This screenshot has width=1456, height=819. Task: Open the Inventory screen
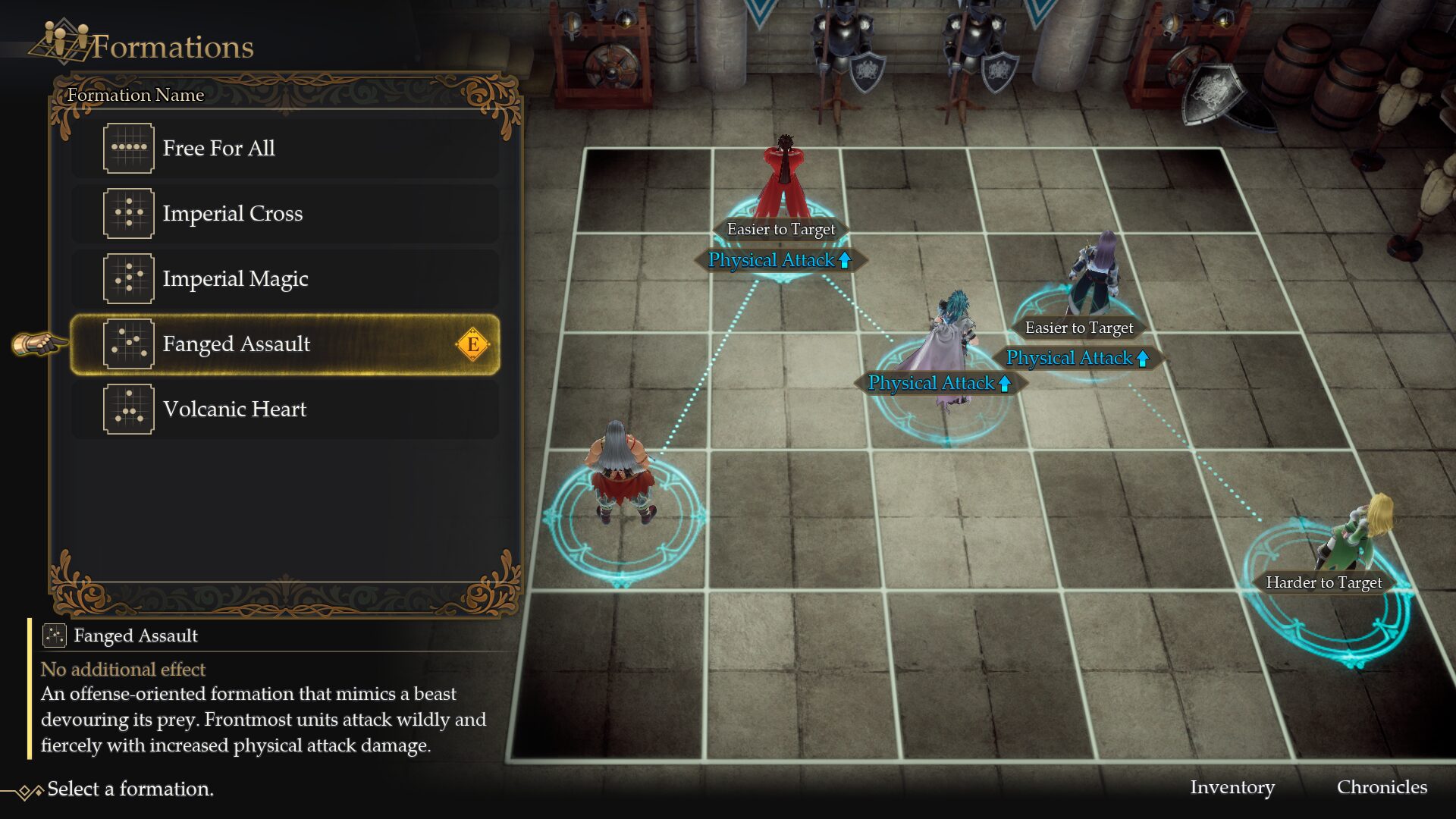[x=1232, y=787]
